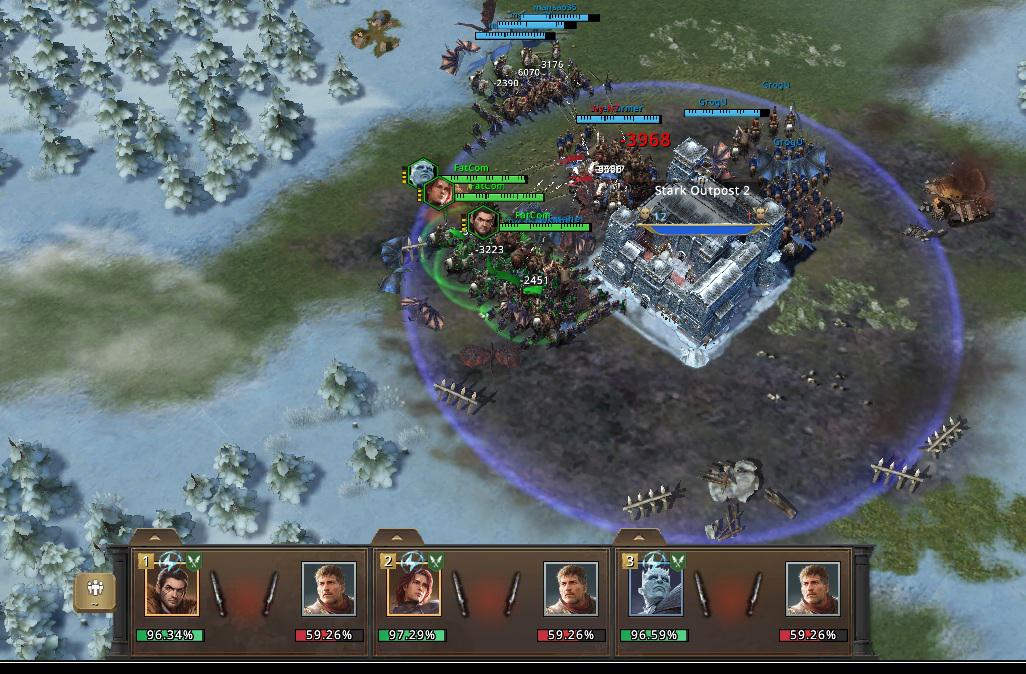1026x674 pixels.
Task: Click the enemy commander portrait in army panel 1
Action: [x=329, y=589]
